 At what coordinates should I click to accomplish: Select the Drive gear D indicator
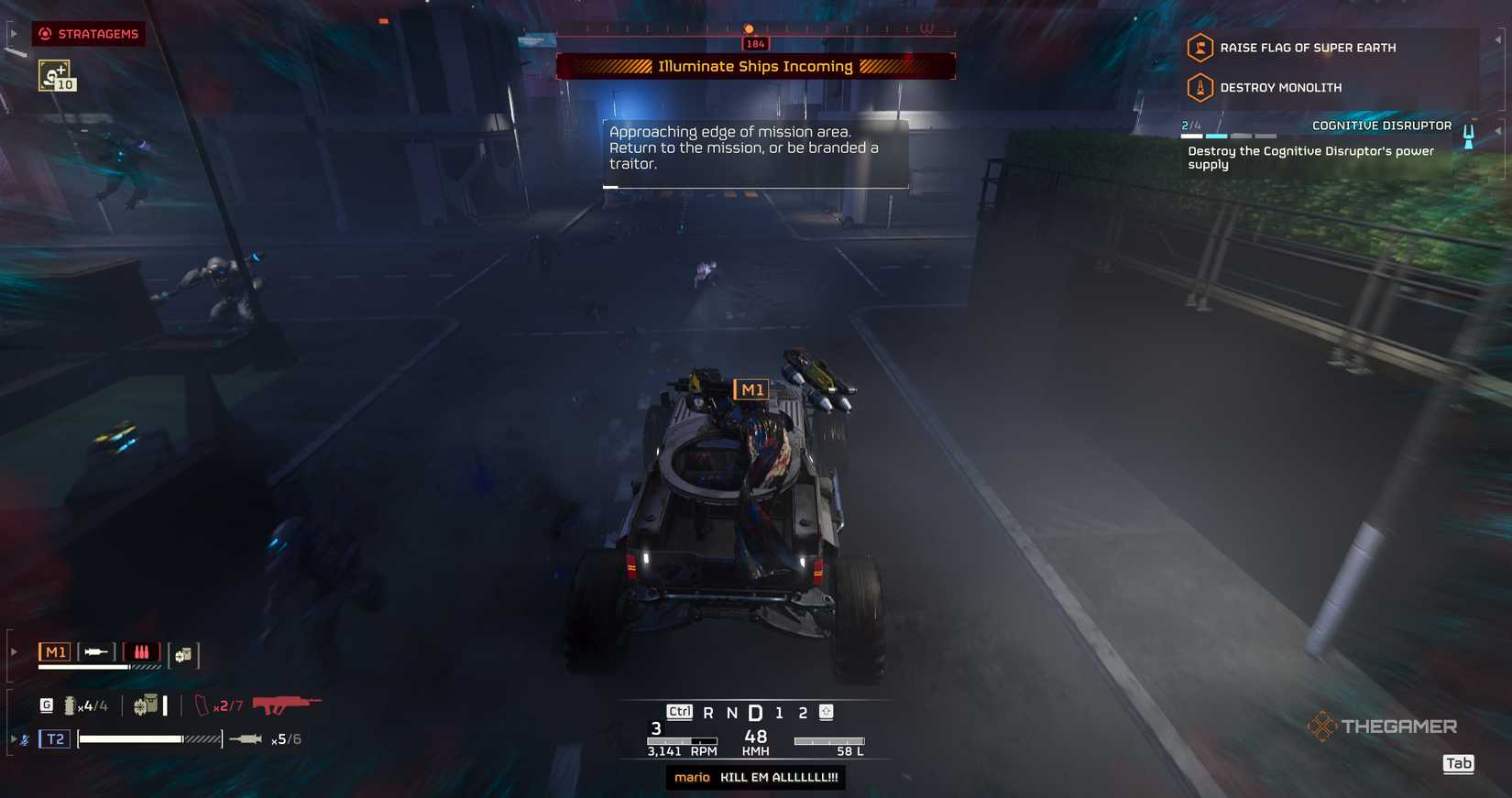click(x=755, y=711)
